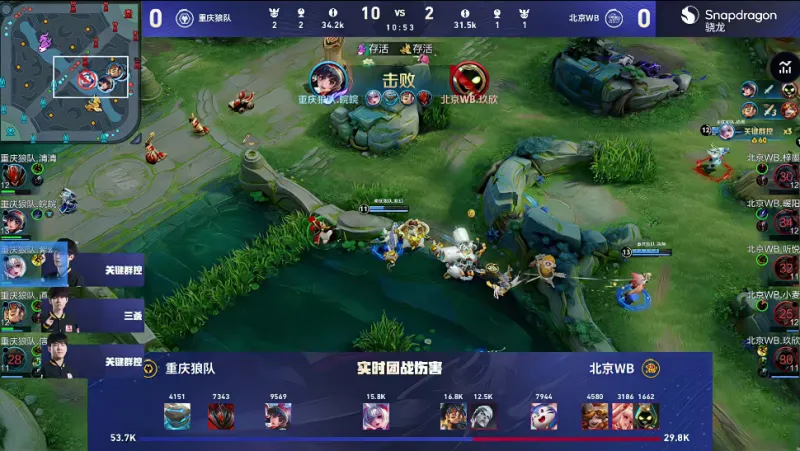Click the killer portrait in the 击败 banner
Screen dimensions: 800x451
328,79
